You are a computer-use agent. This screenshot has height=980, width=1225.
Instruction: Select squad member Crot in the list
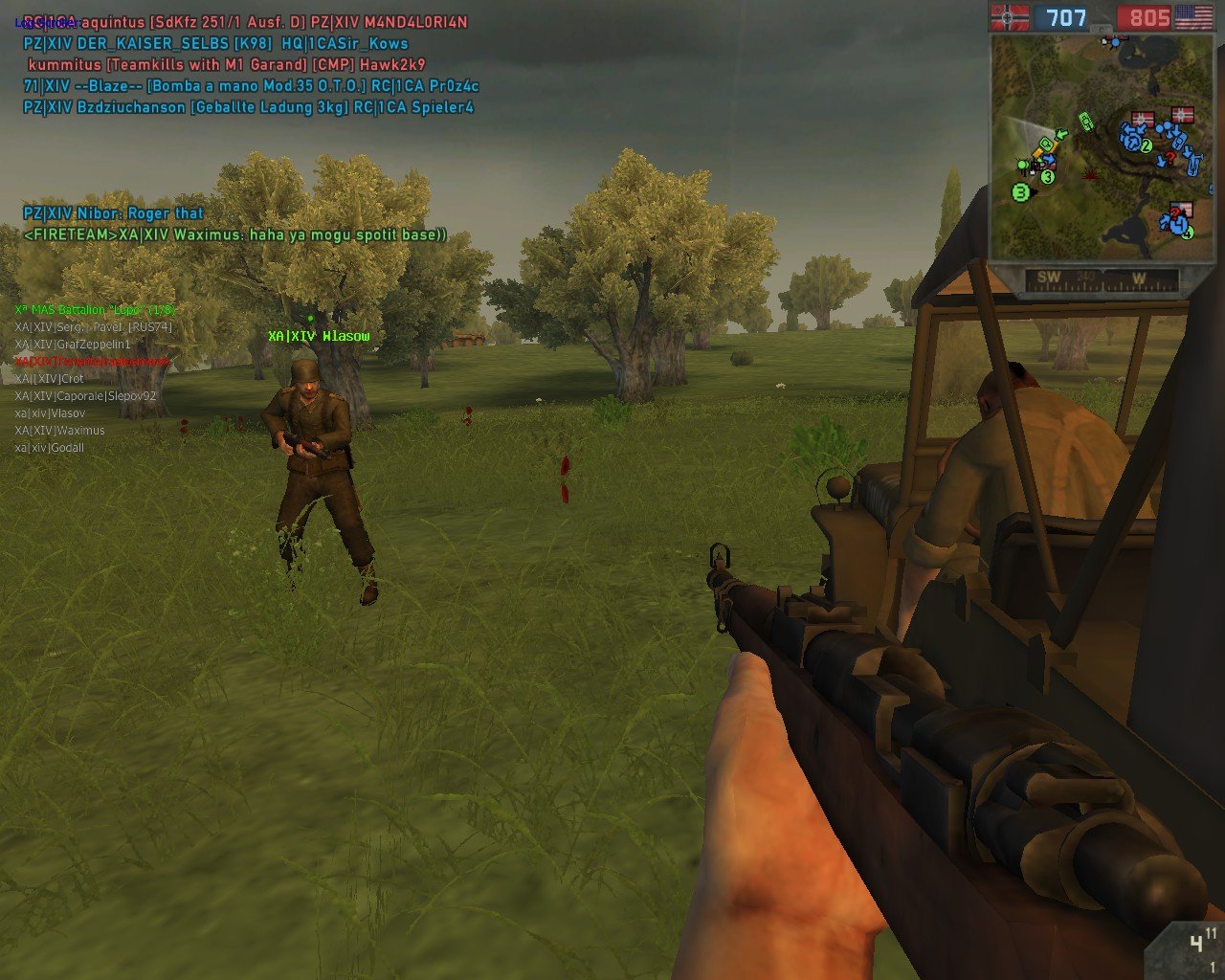click(50, 379)
